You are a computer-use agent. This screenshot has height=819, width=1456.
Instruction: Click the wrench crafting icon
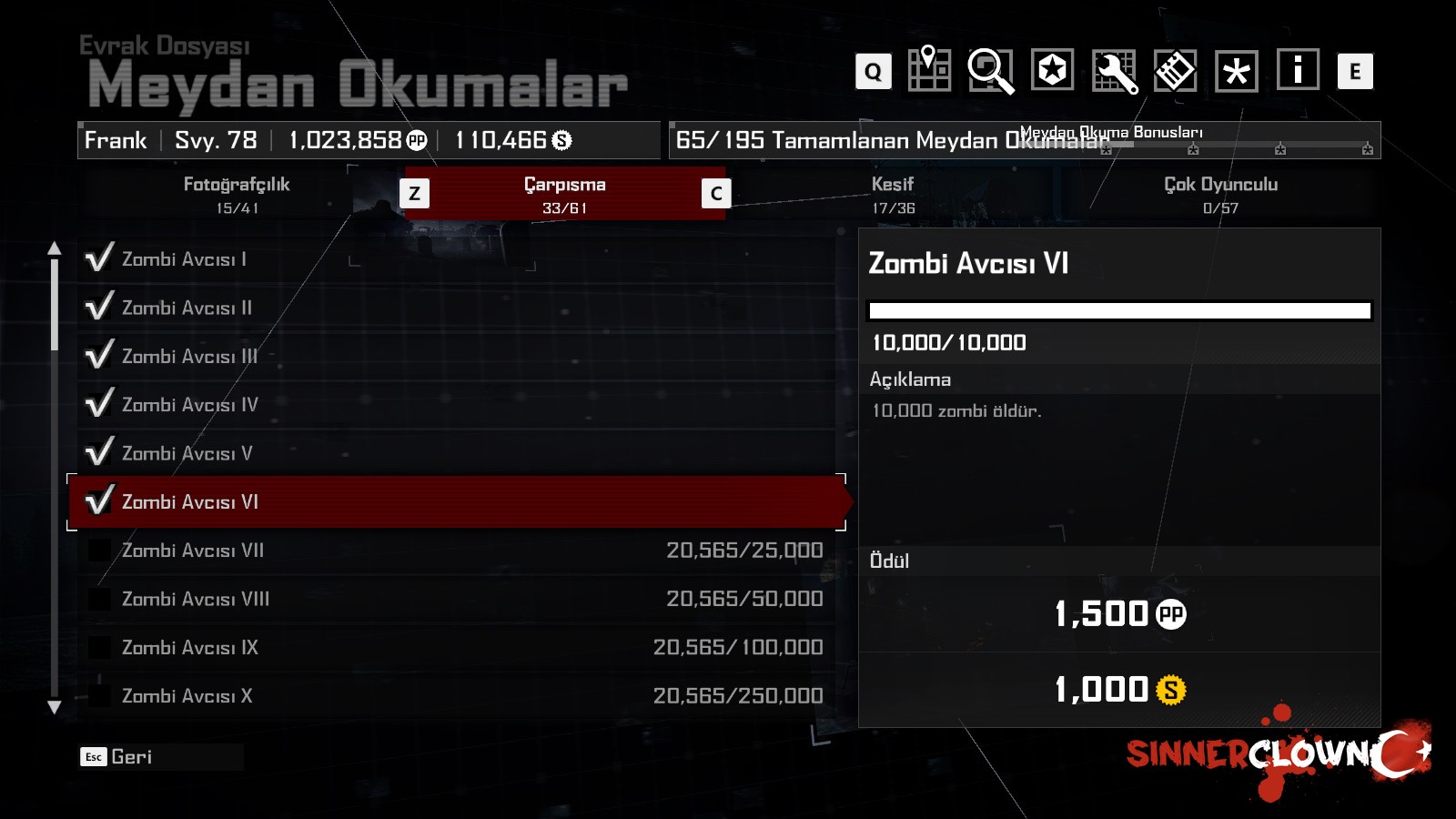point(1114,71)
